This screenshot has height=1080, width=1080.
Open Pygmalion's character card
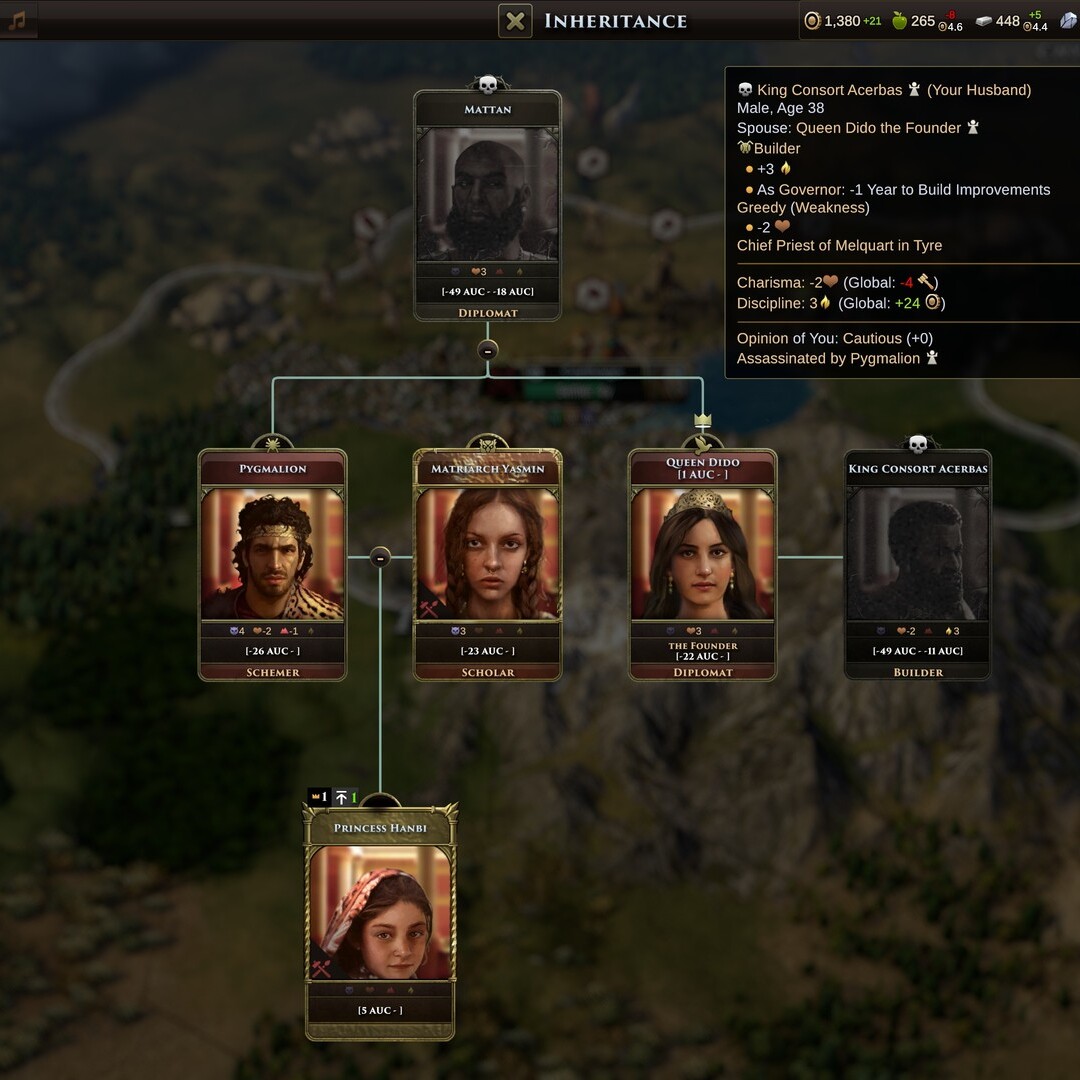click(x=272, y=565)
